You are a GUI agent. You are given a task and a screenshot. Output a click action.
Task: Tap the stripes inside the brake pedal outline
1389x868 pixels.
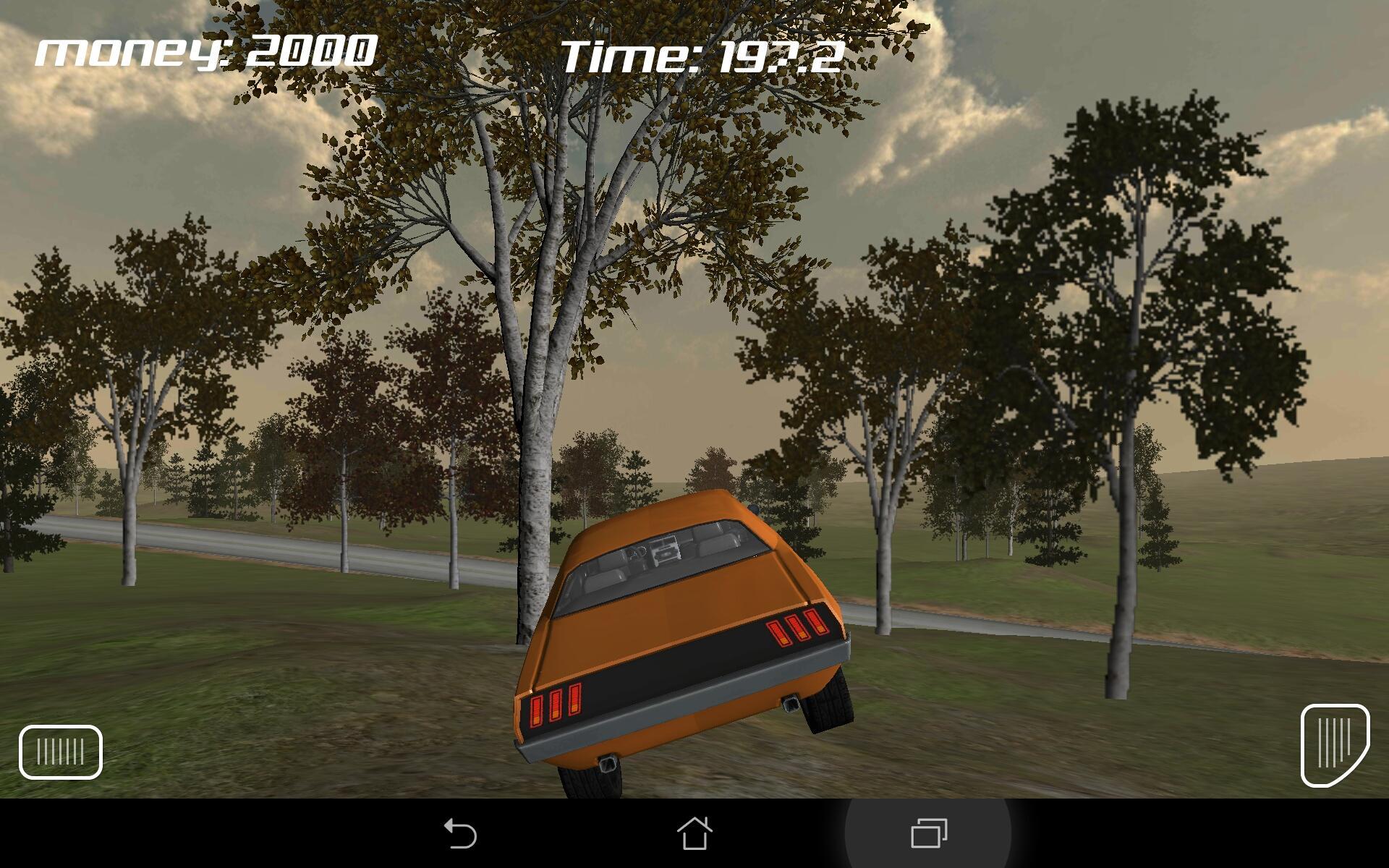point(59,752)
